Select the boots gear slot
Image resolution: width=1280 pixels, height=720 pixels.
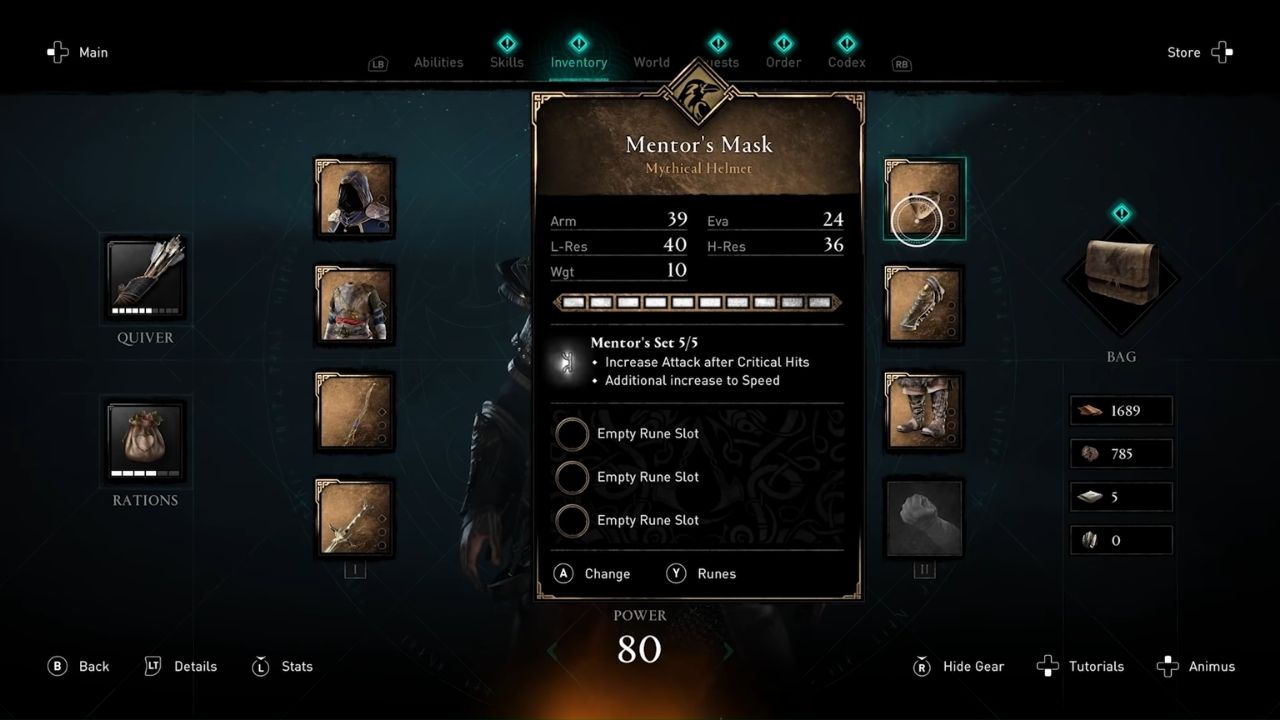(923, 410)
